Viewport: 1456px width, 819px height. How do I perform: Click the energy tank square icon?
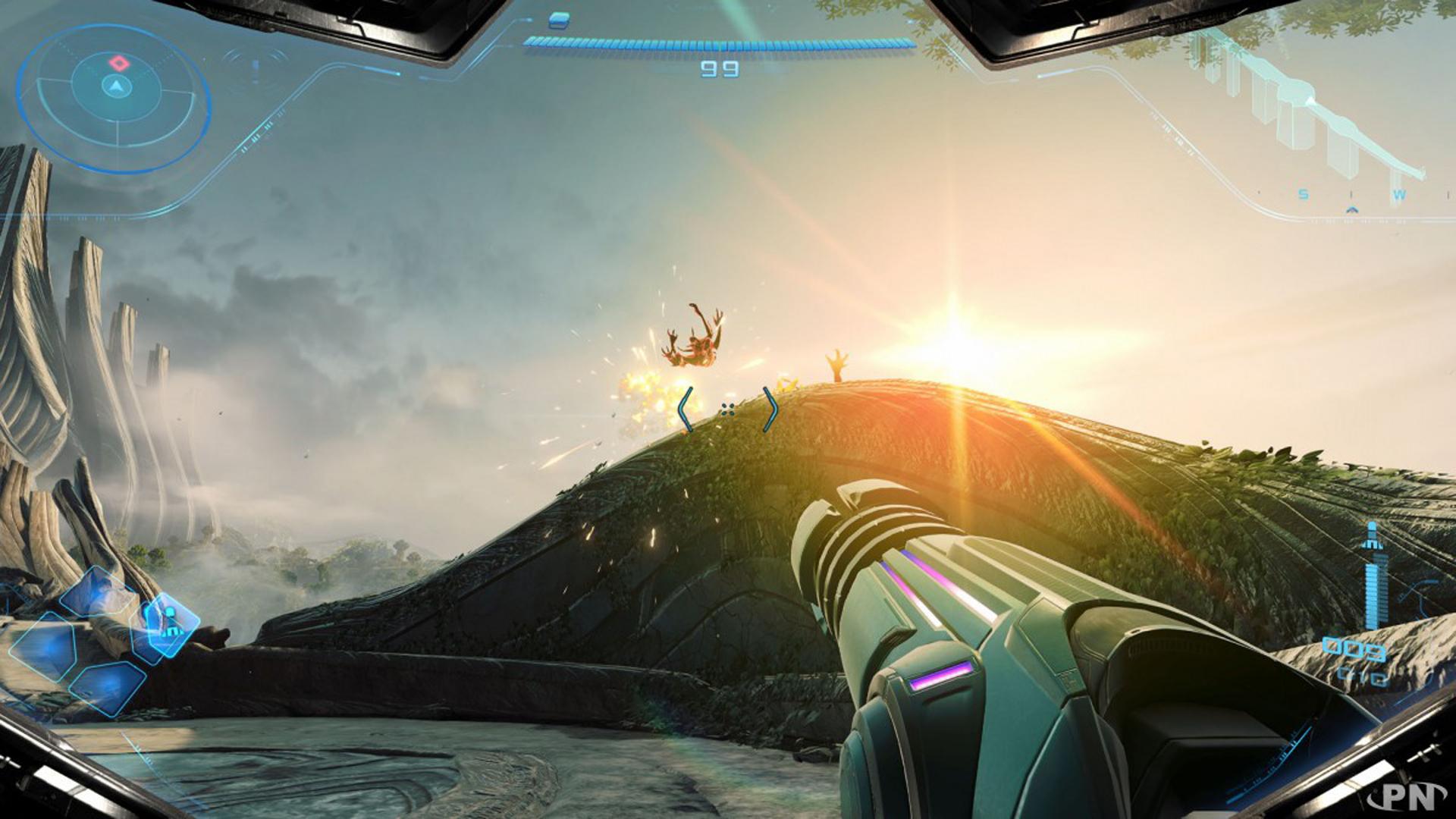click(559, 20)
